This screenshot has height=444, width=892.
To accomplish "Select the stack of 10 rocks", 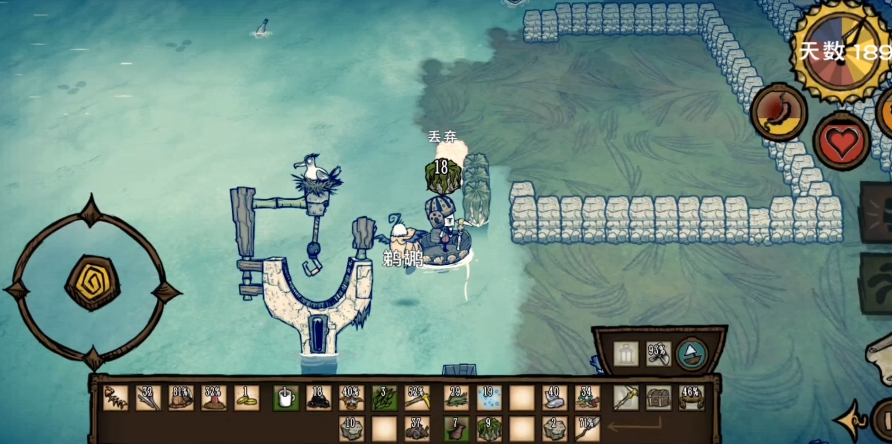I will click(x=351, y=429).
